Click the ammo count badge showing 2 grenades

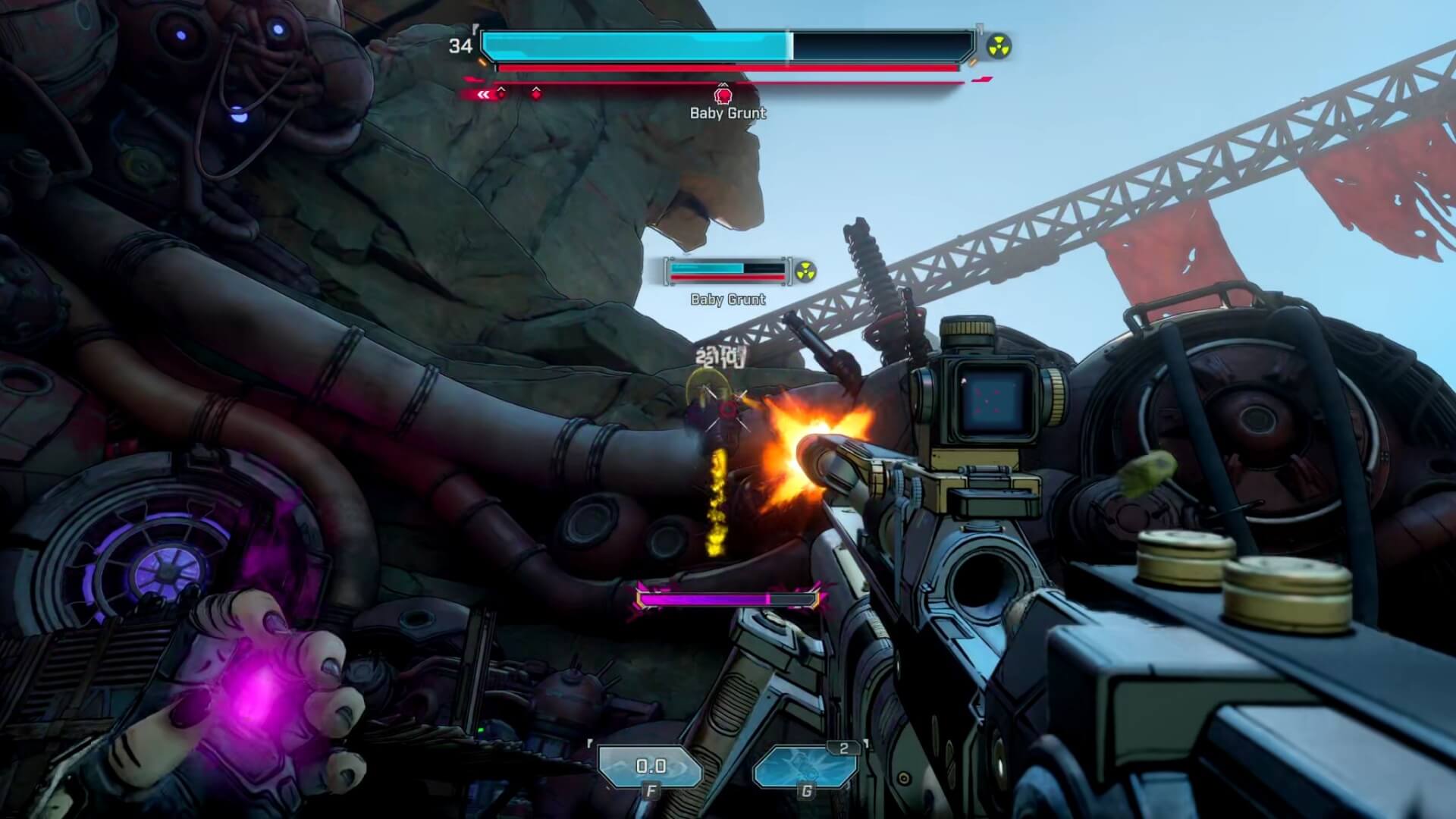(x=843, y=747)
